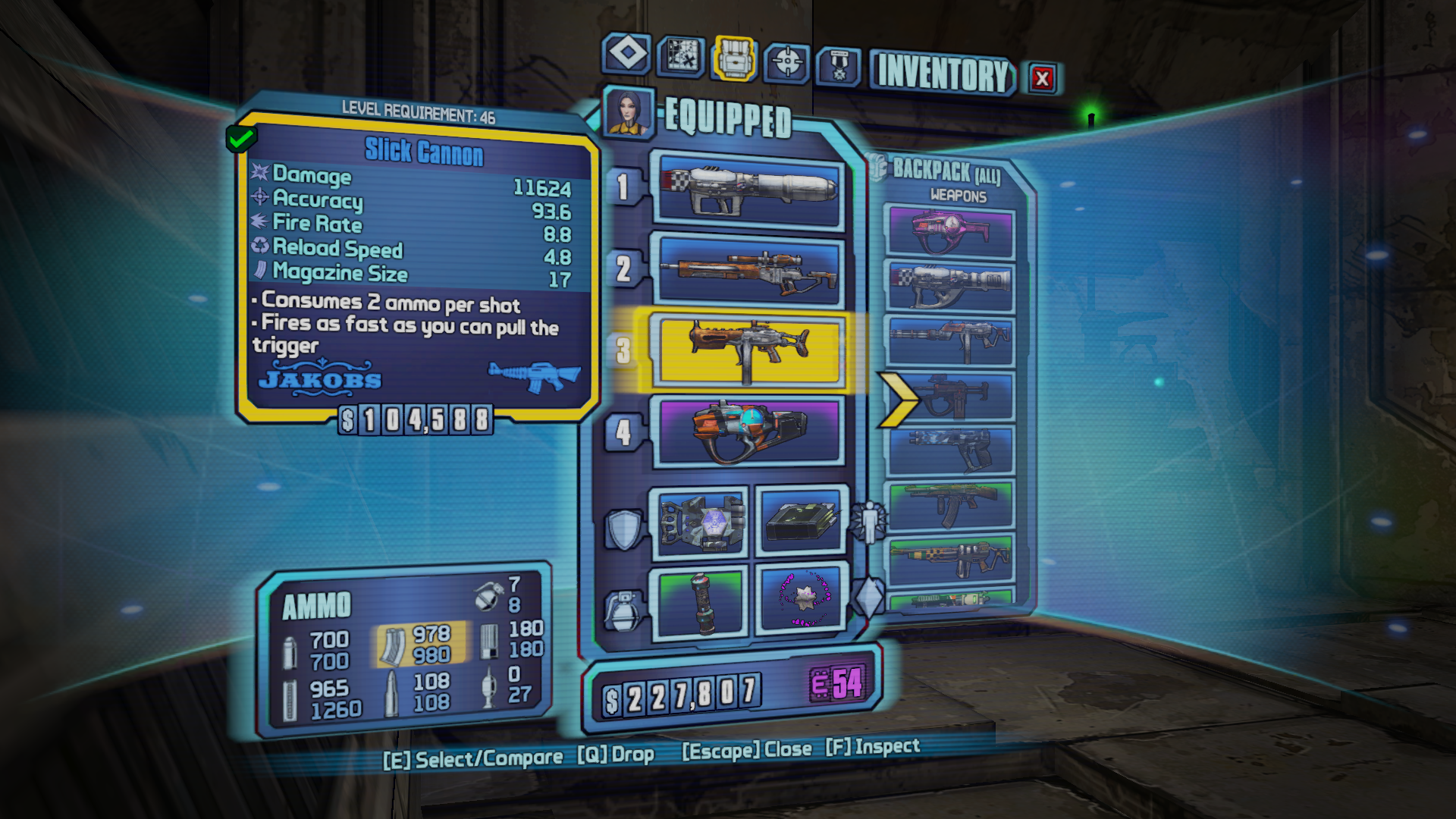Image resolution: width=1456 pixels, height=819 pixels.
Task: Choose the equipped grenade mod slot
Action: (700, 602)
